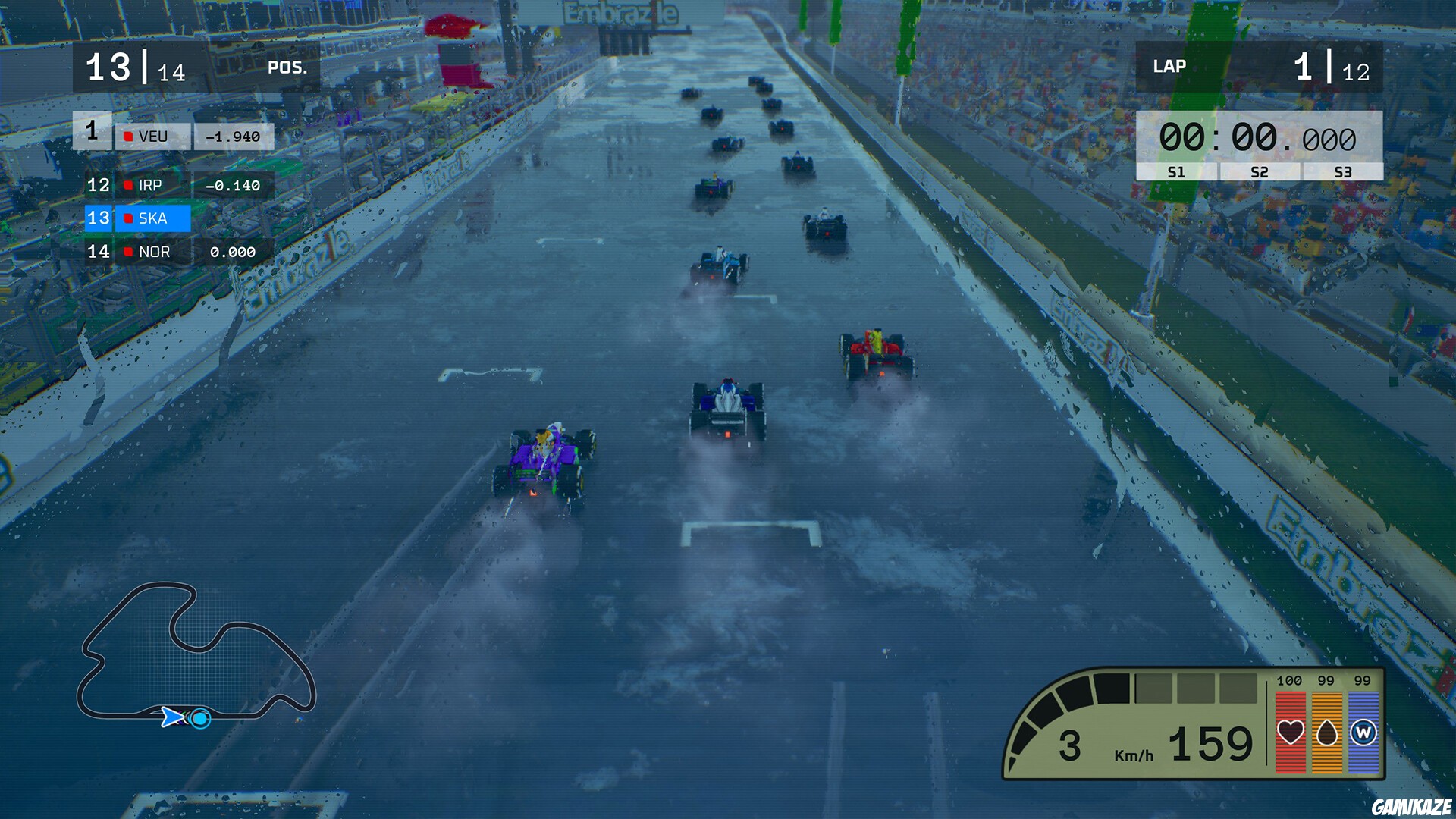Click the 00:00.000 lap timer
1456x819 pixels.
point(1259,139)
